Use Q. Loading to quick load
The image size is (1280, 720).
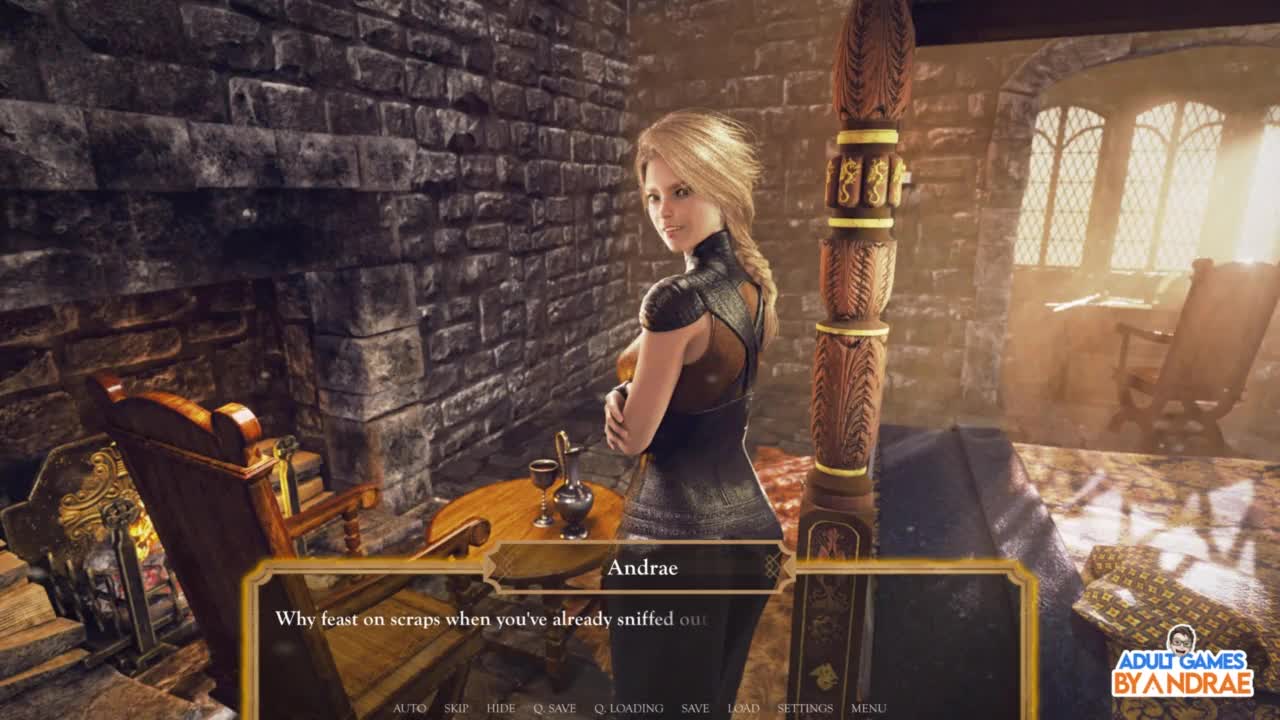coord(628,708)
